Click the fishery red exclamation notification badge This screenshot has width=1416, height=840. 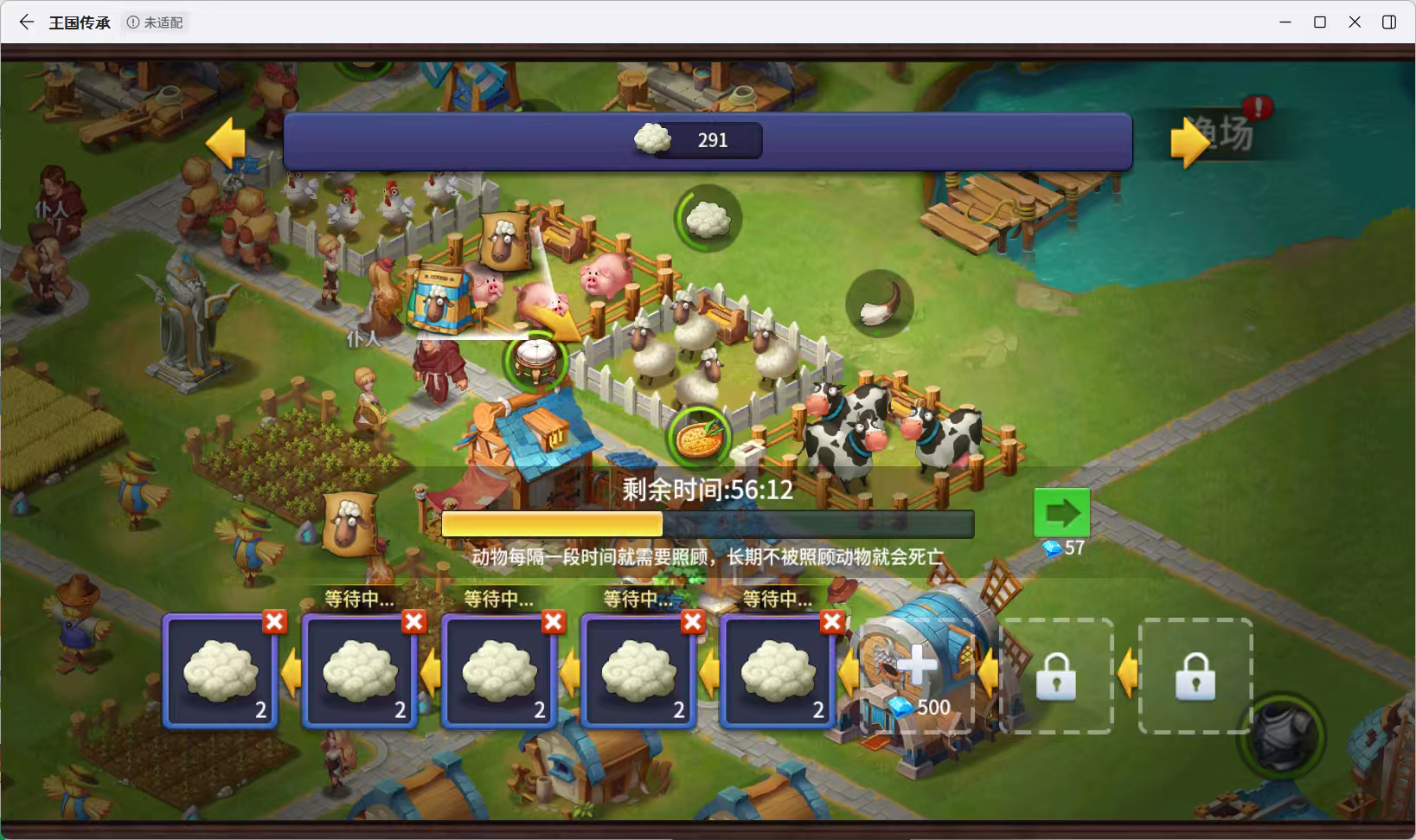[x=1259, y=107]
